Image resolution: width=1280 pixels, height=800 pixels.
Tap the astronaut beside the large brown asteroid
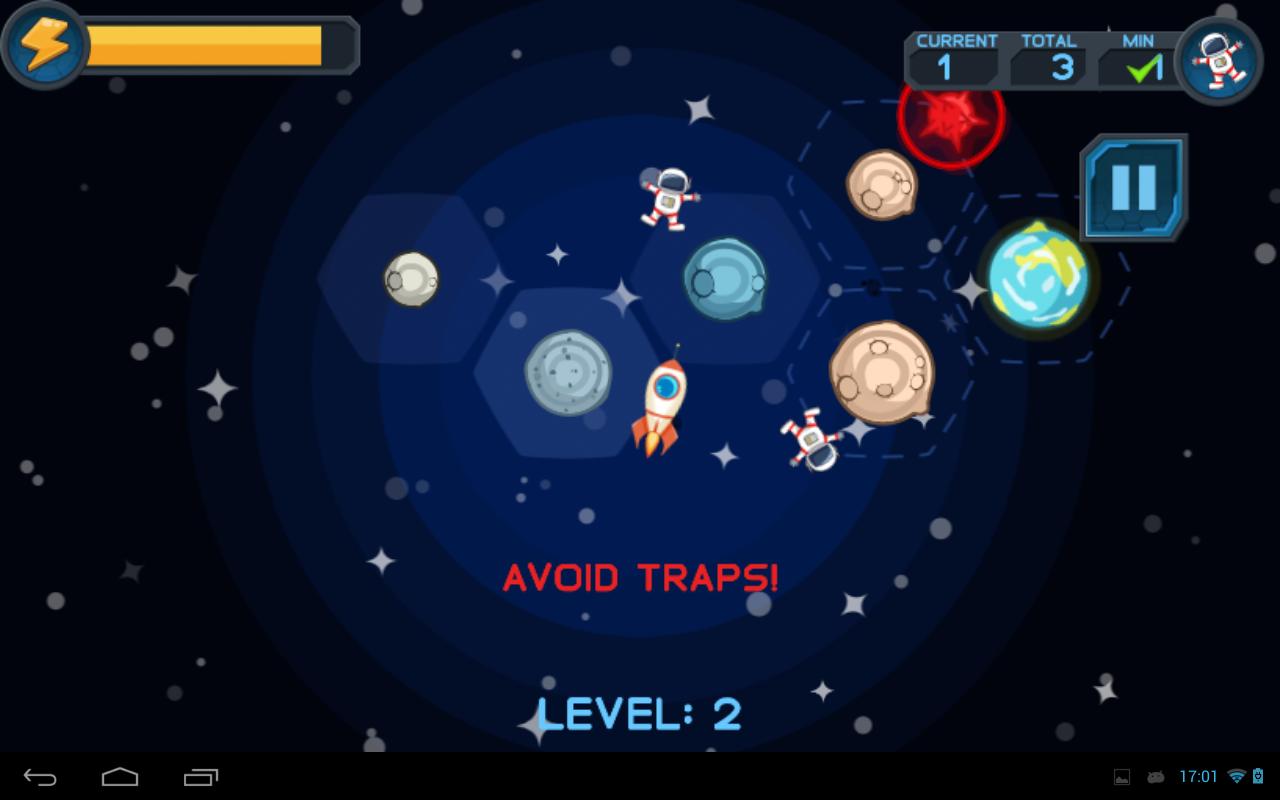pyautogui.click(x=813, y=441)
